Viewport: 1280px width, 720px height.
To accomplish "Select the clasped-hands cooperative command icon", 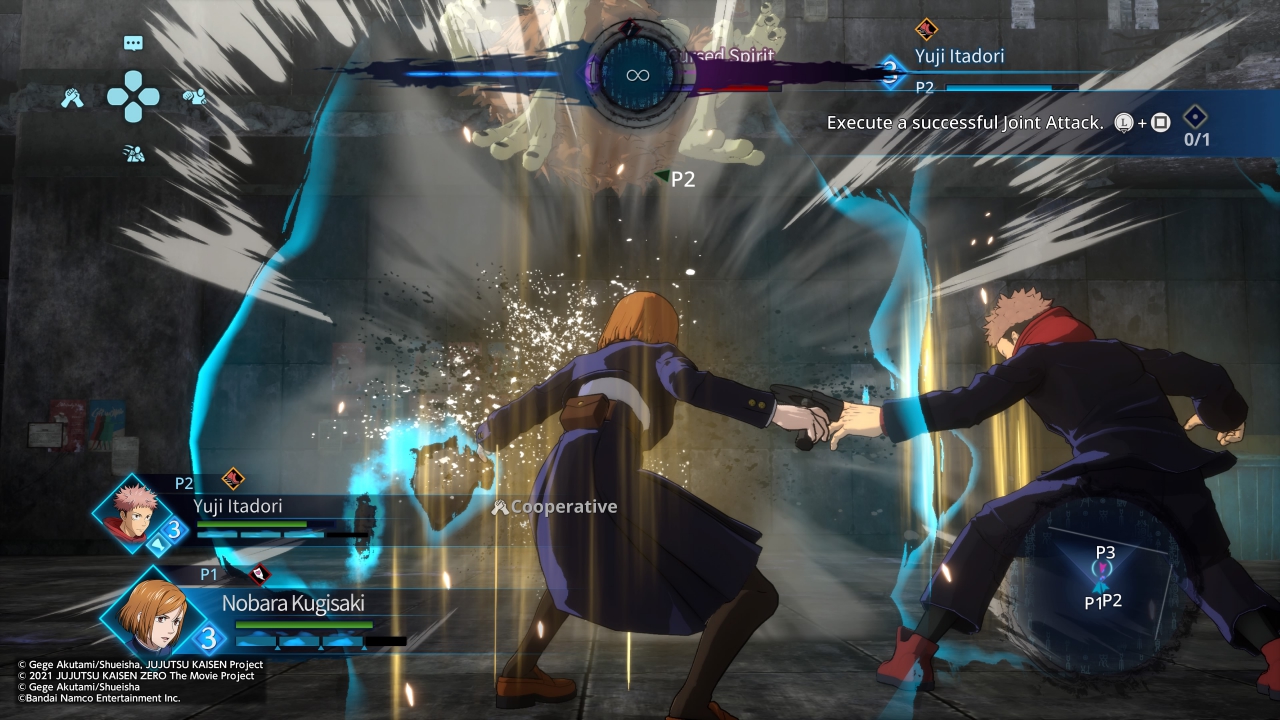I will pos(72,98).
